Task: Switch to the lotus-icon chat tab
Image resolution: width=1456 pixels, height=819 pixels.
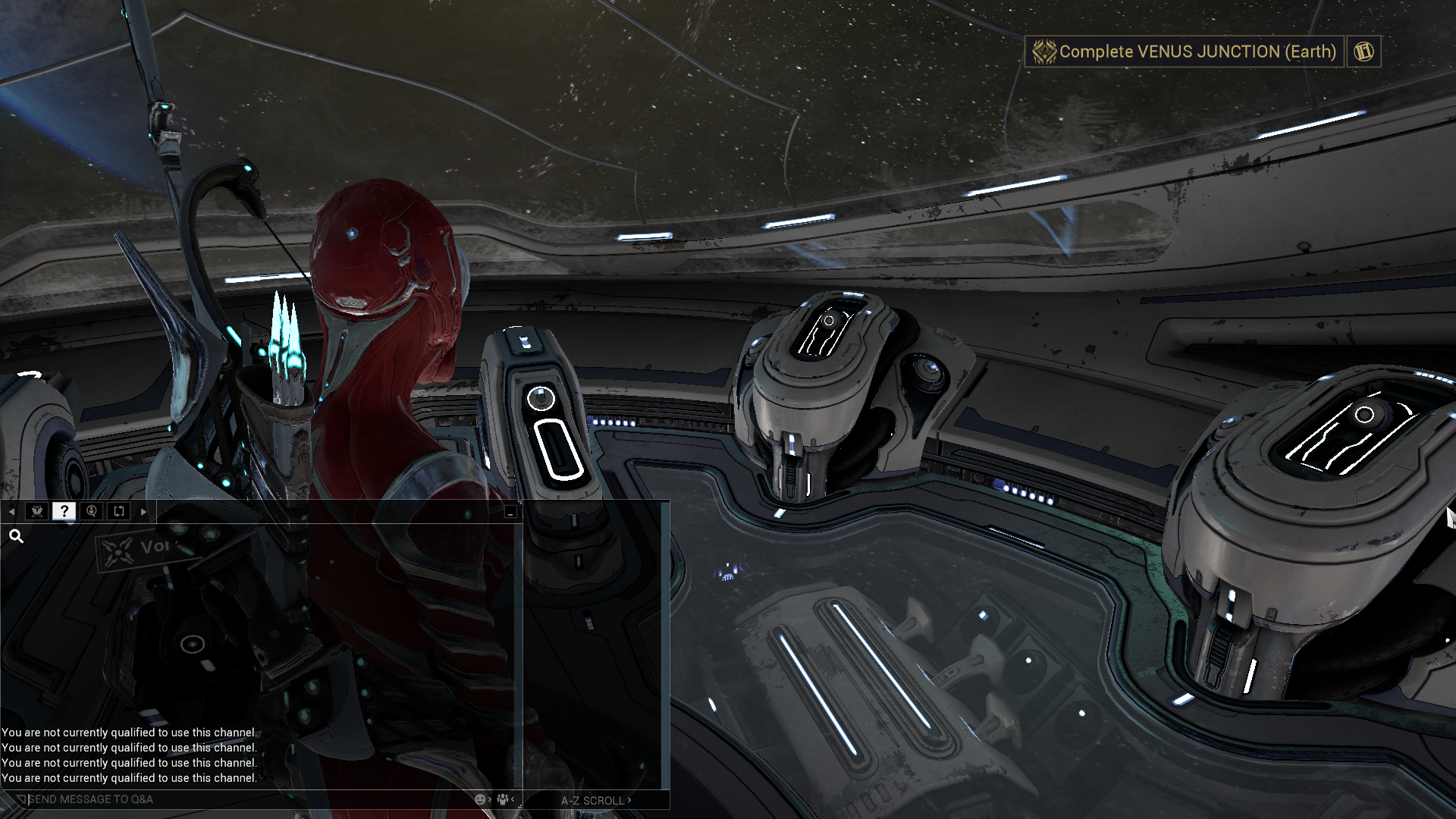Action: click(x=36, y=511)
